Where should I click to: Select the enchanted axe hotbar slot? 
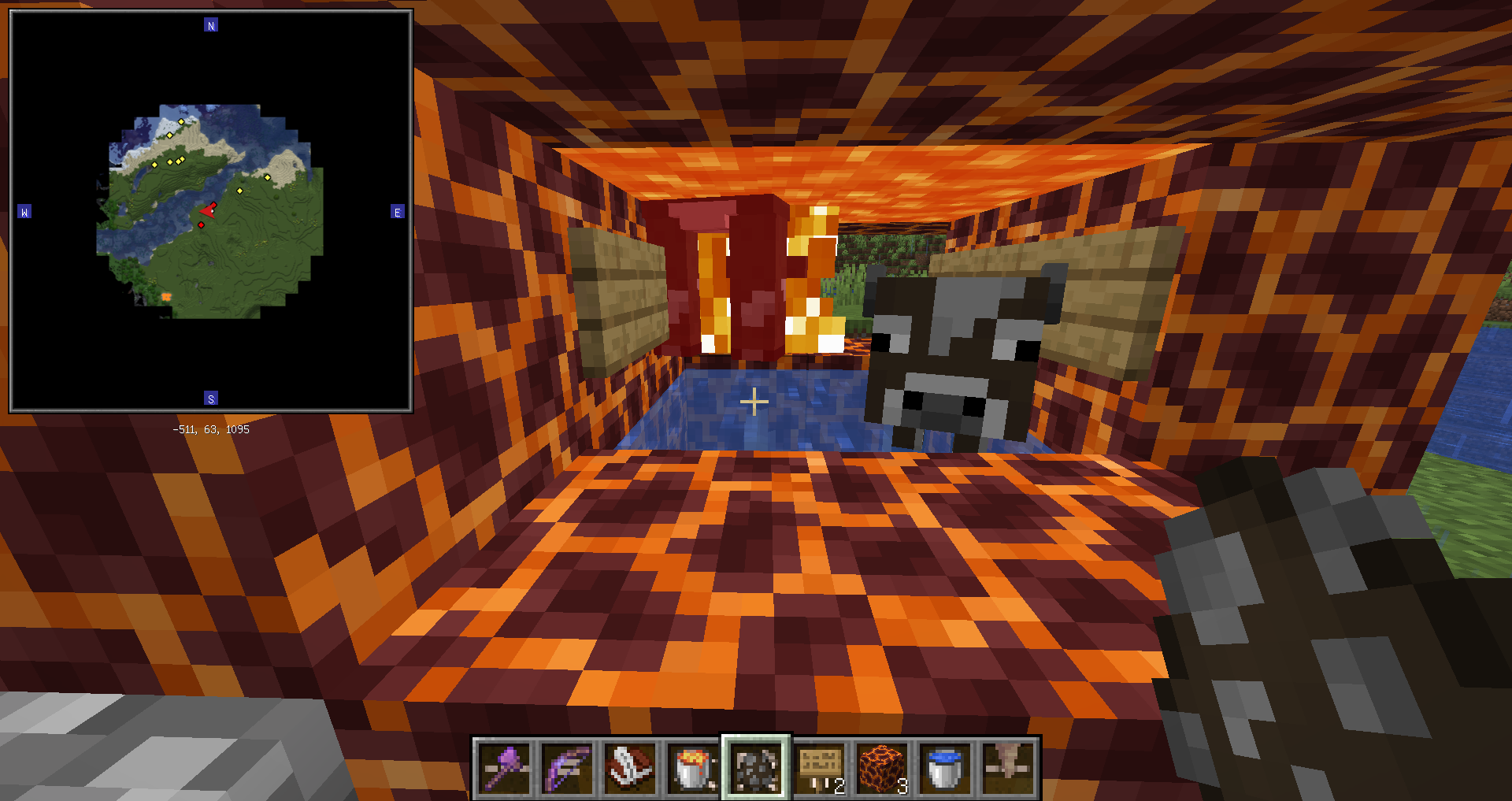[505, 768]
